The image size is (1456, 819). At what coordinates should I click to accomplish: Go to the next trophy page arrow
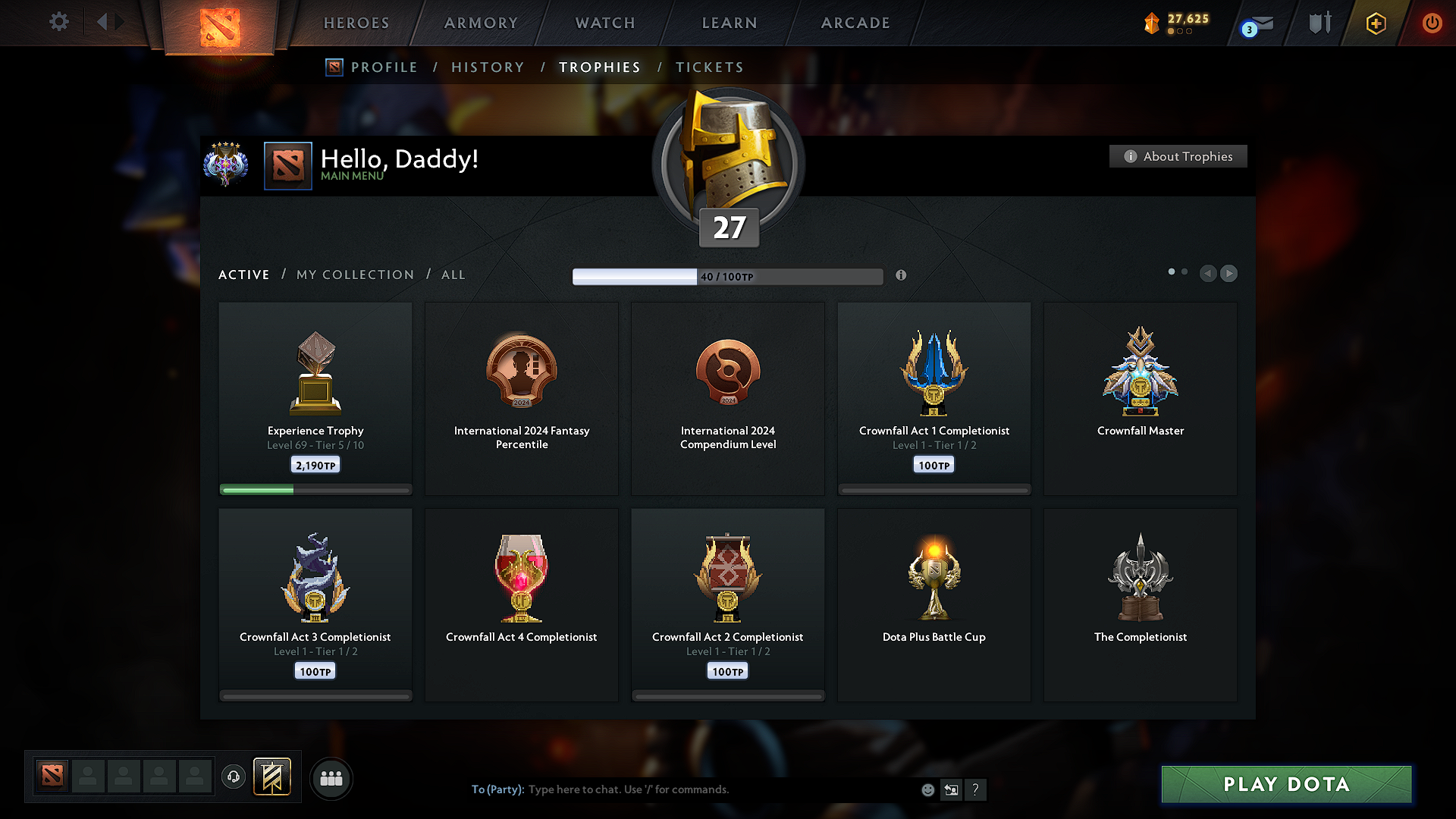coord(1229,273)
